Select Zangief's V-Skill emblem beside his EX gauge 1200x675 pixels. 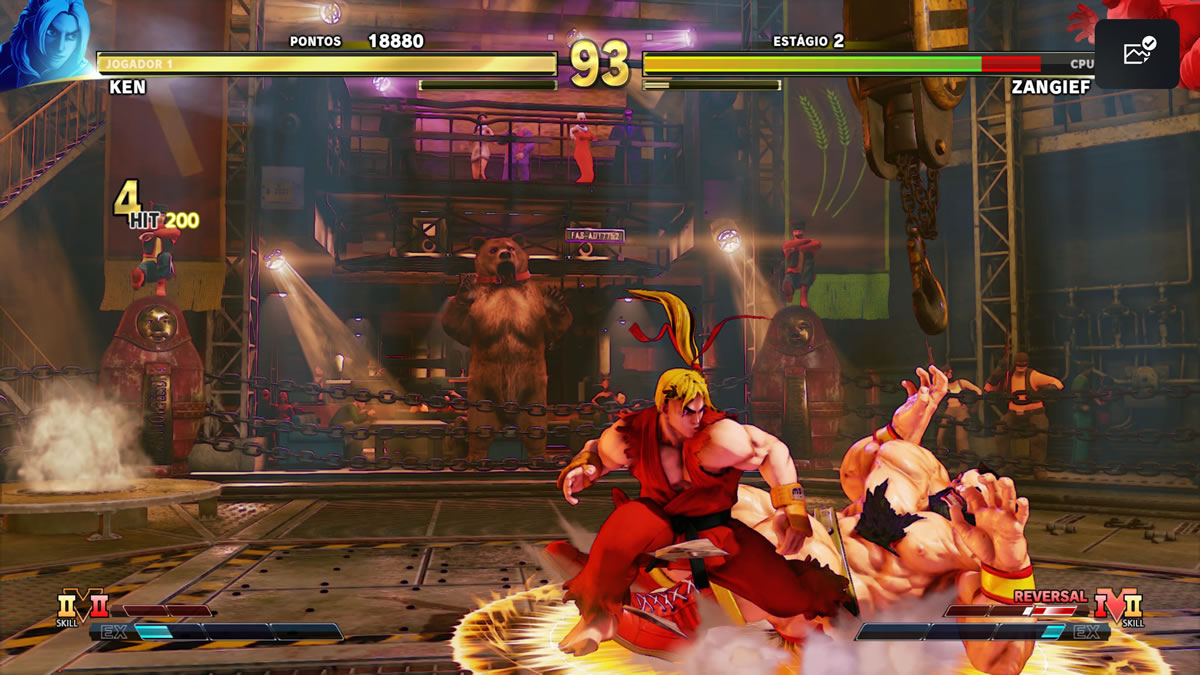coord(1118,606)
